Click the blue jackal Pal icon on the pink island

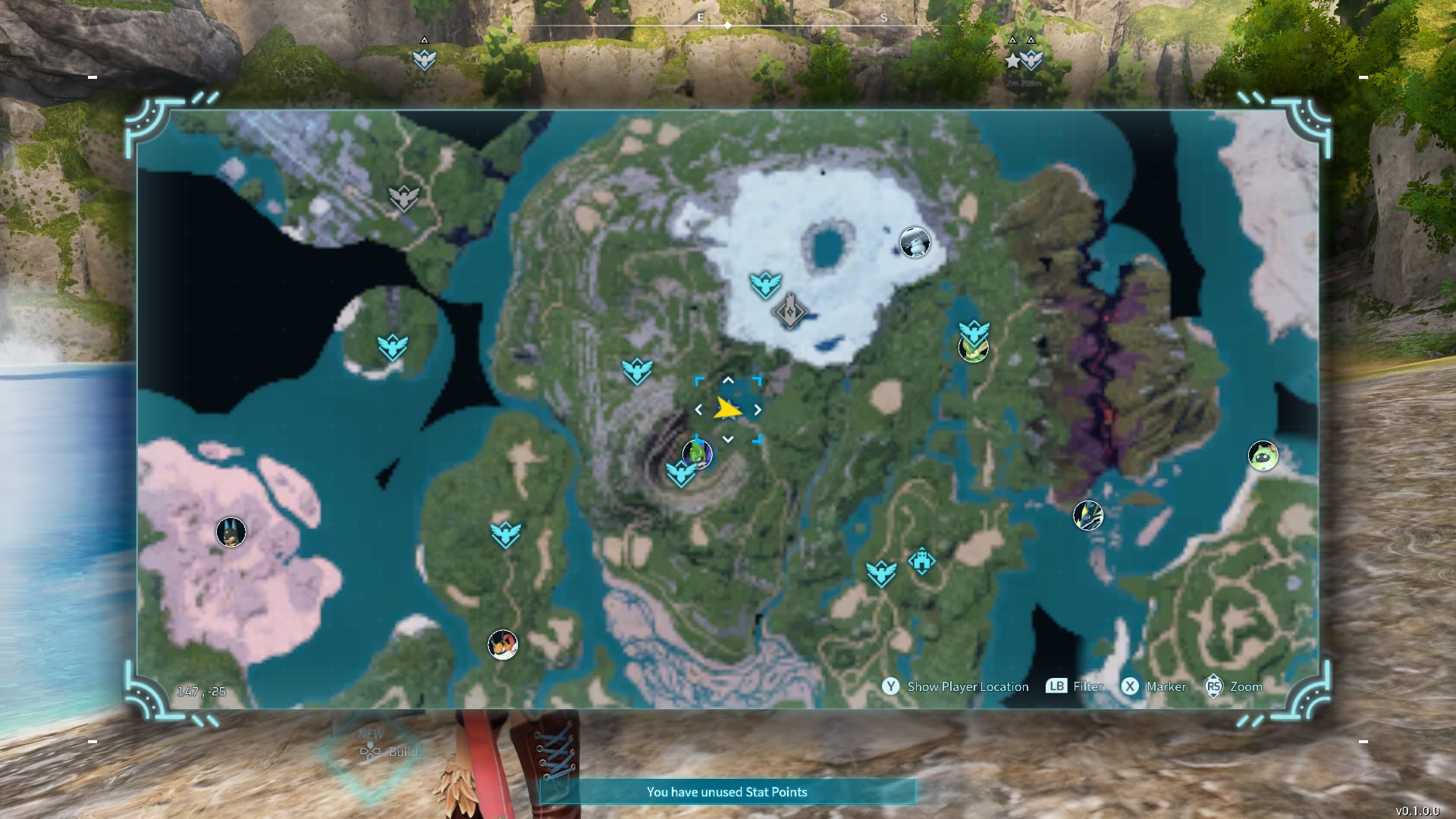tap(230, 533)
